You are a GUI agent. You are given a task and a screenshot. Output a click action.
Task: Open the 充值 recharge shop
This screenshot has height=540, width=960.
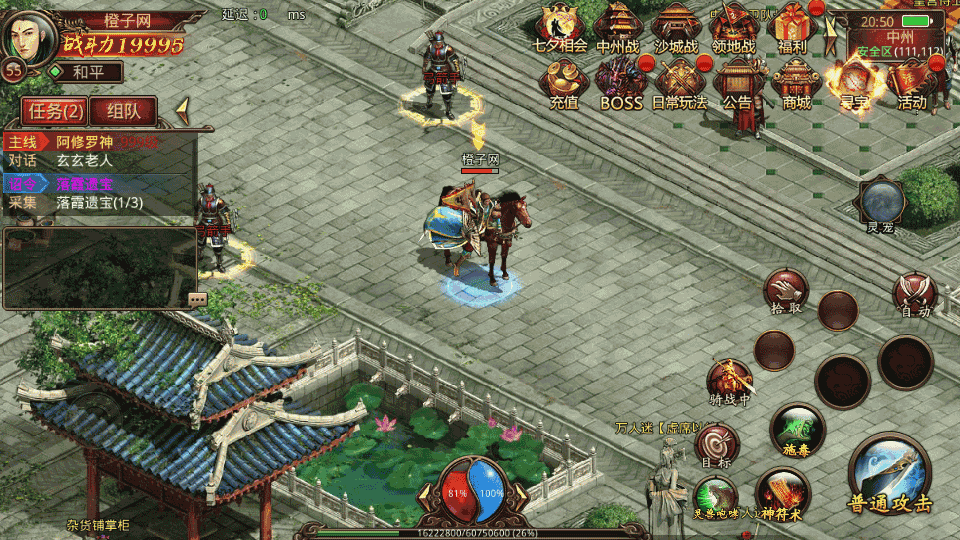tap(564, 83)
